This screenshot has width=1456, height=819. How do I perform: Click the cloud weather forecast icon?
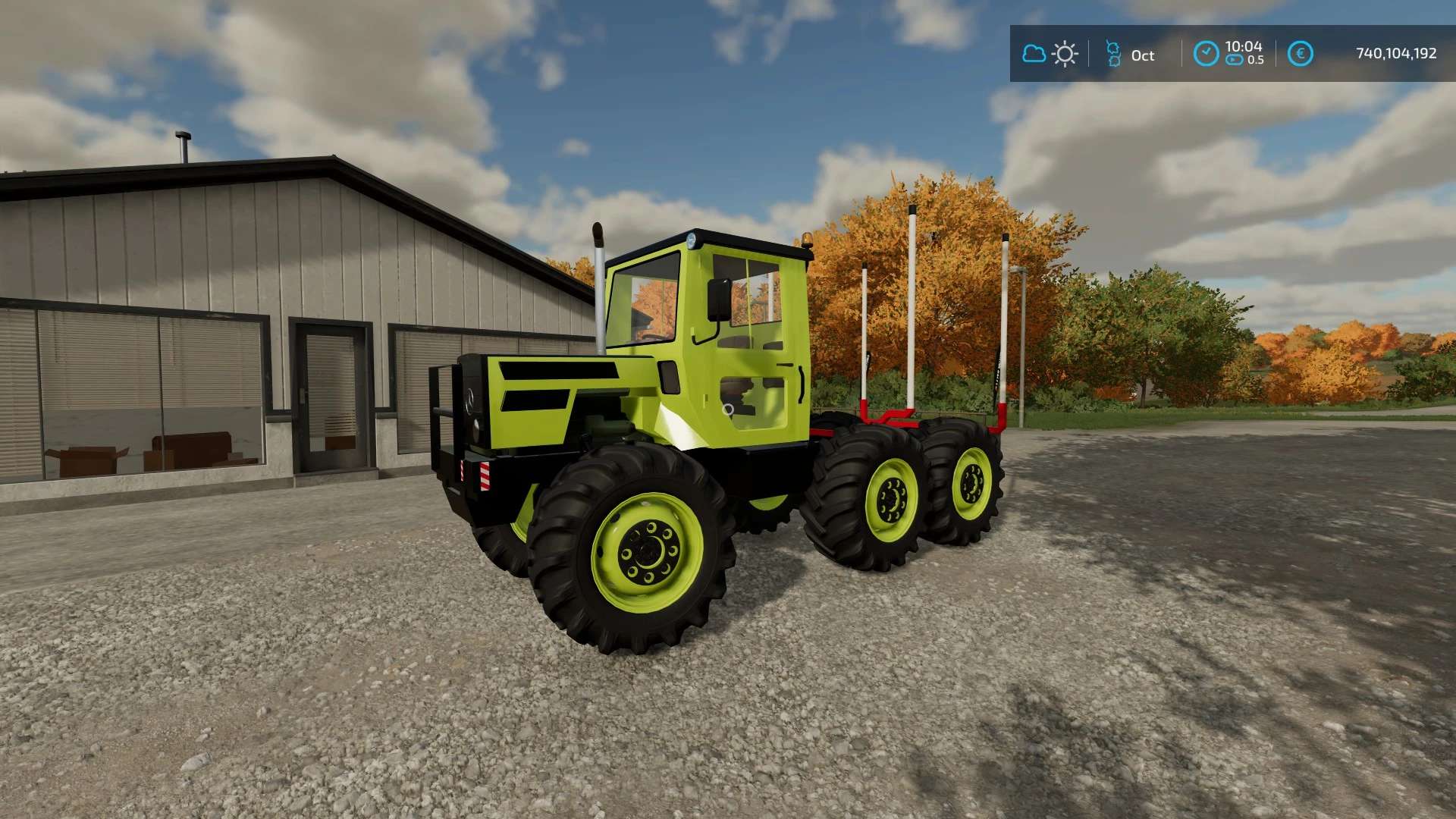click(1034, 54)
